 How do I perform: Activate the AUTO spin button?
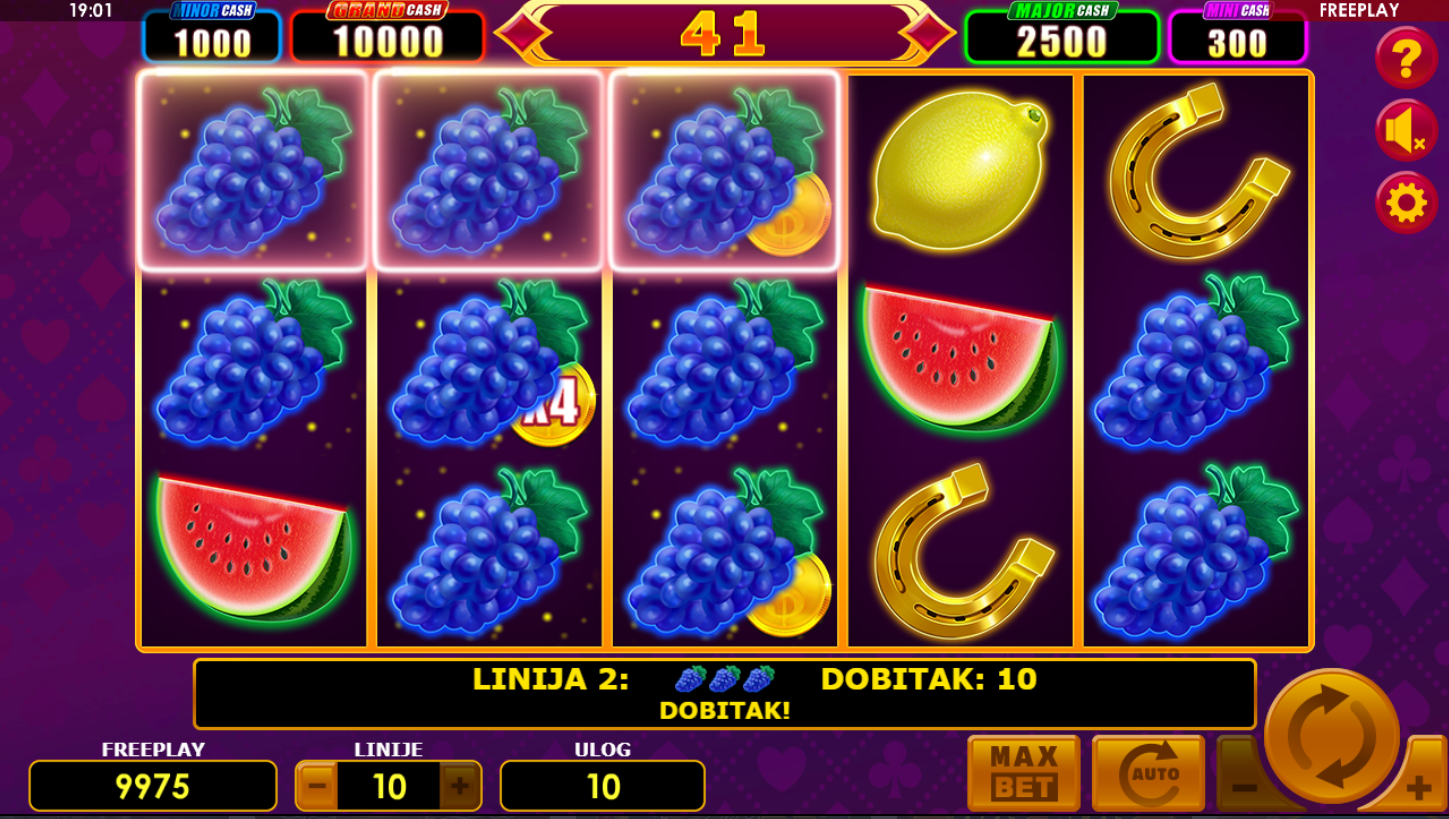coord(1148,773)
